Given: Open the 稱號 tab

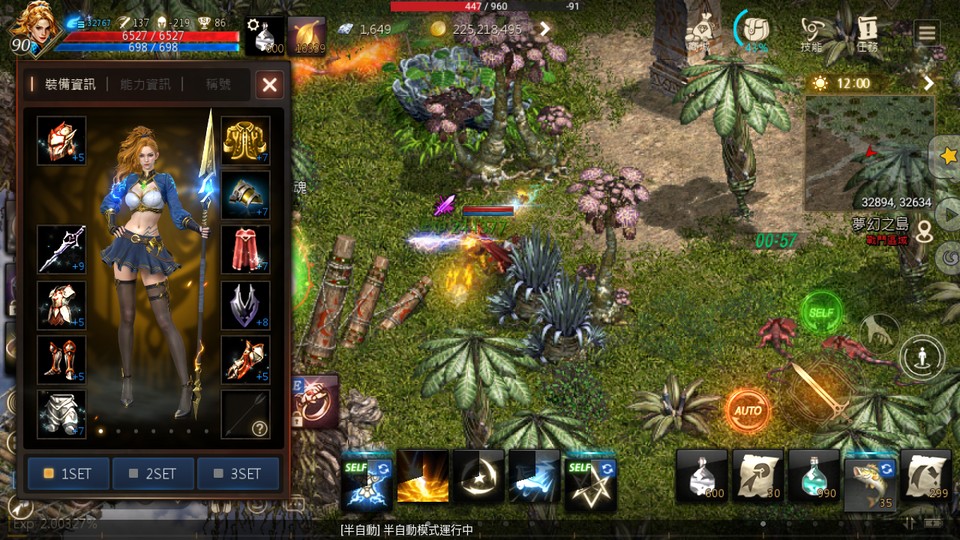Looking at the screenshot, I should (218, 85).
